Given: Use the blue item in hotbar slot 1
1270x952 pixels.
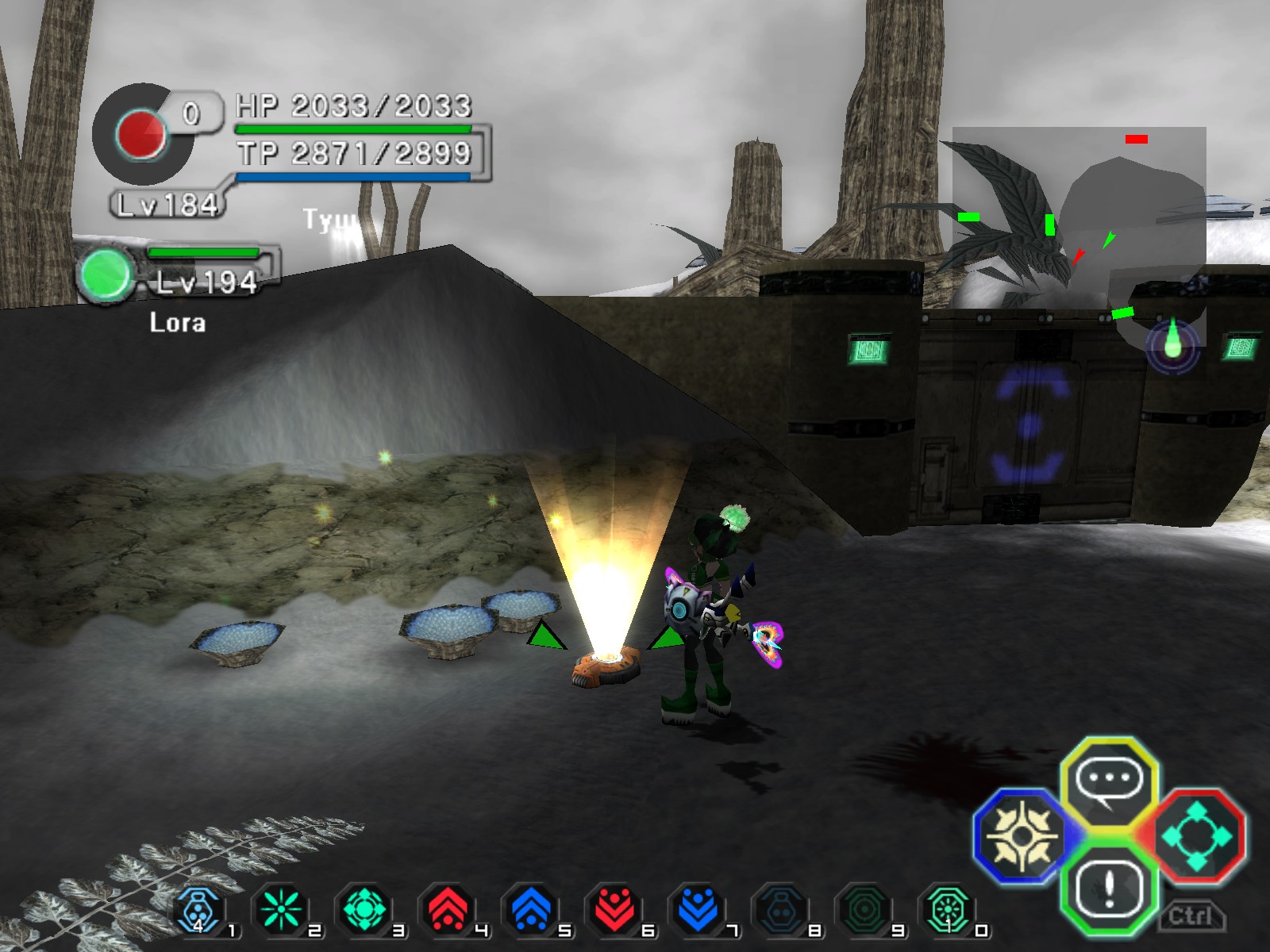Looking at the screenshot, I should click(198, 911).
